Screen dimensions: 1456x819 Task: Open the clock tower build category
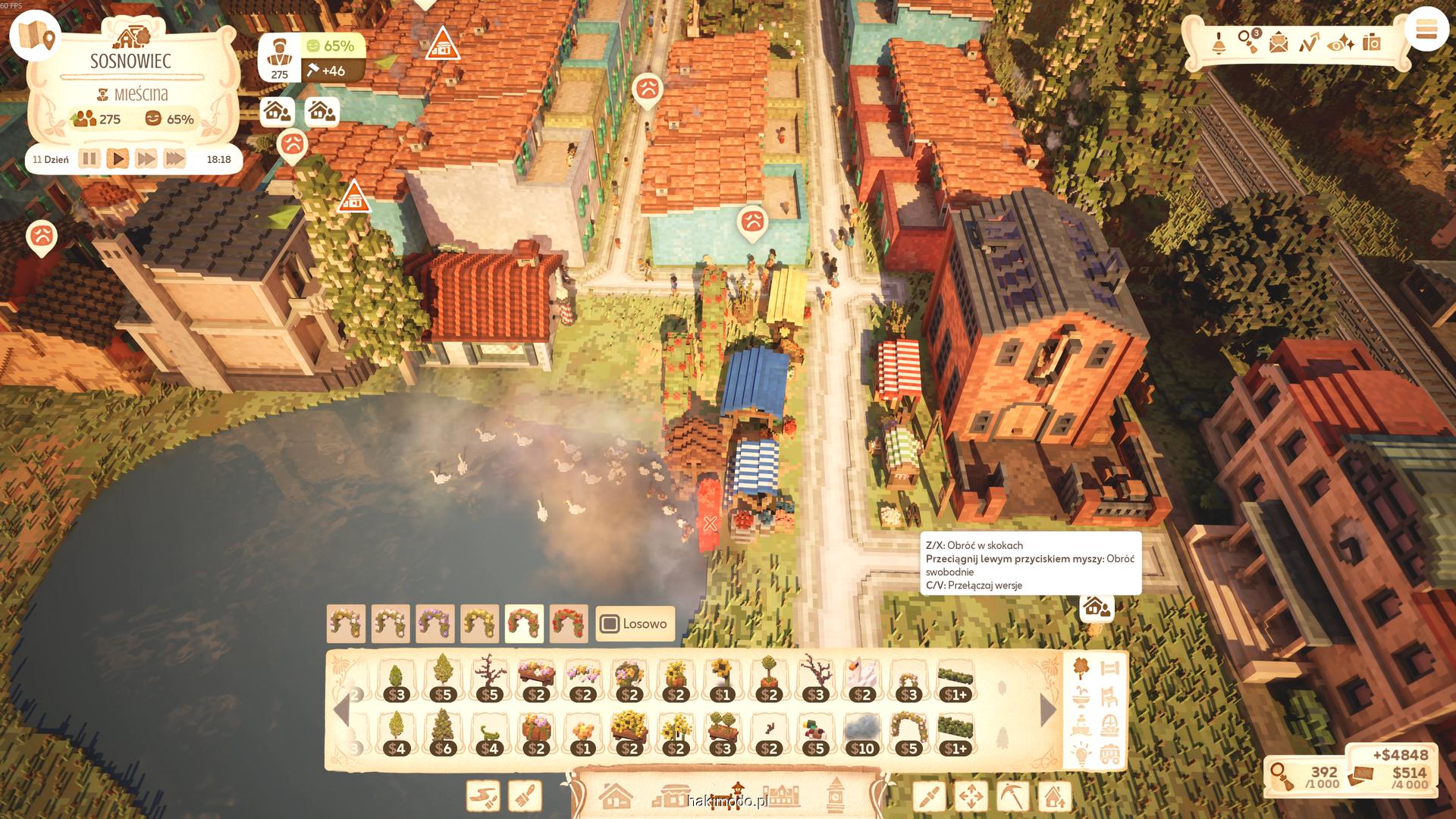click(x=836, y=795)
